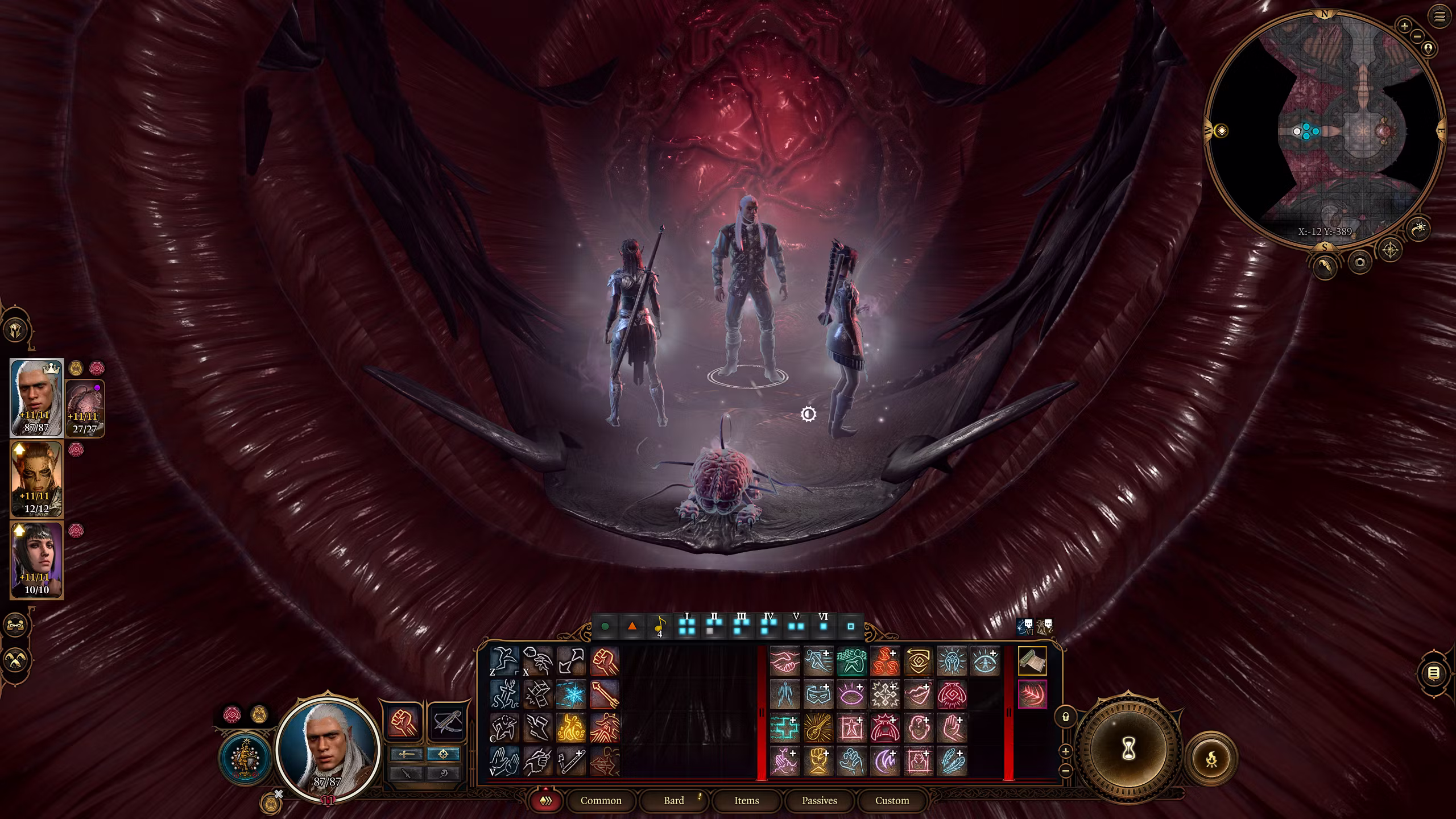The height and width of the screenshot is (819, 1456).
Task: Open the campfire rest button
Action: [1211, 758]
